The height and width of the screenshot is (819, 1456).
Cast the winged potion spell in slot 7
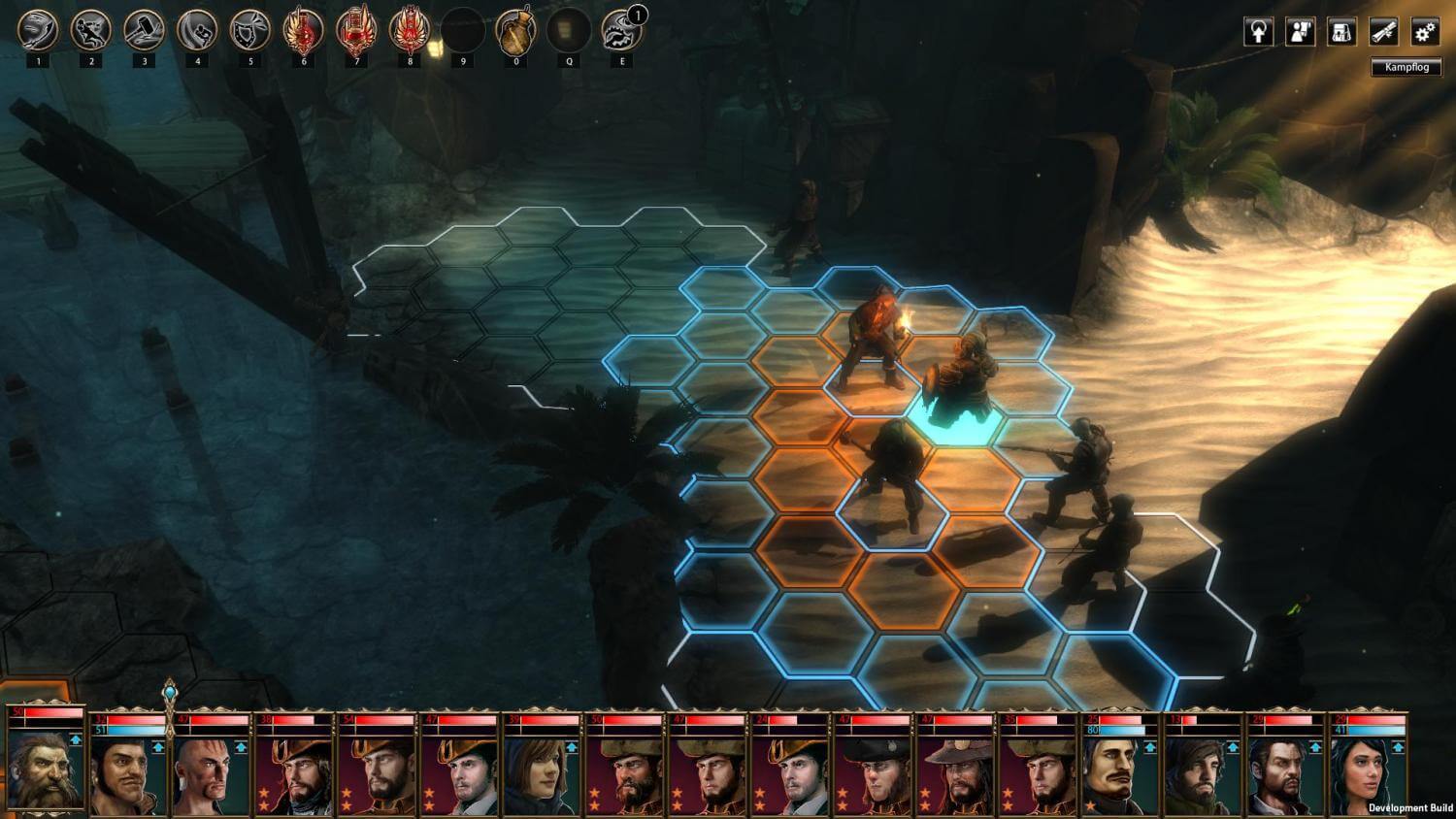(x=357, y=29)
